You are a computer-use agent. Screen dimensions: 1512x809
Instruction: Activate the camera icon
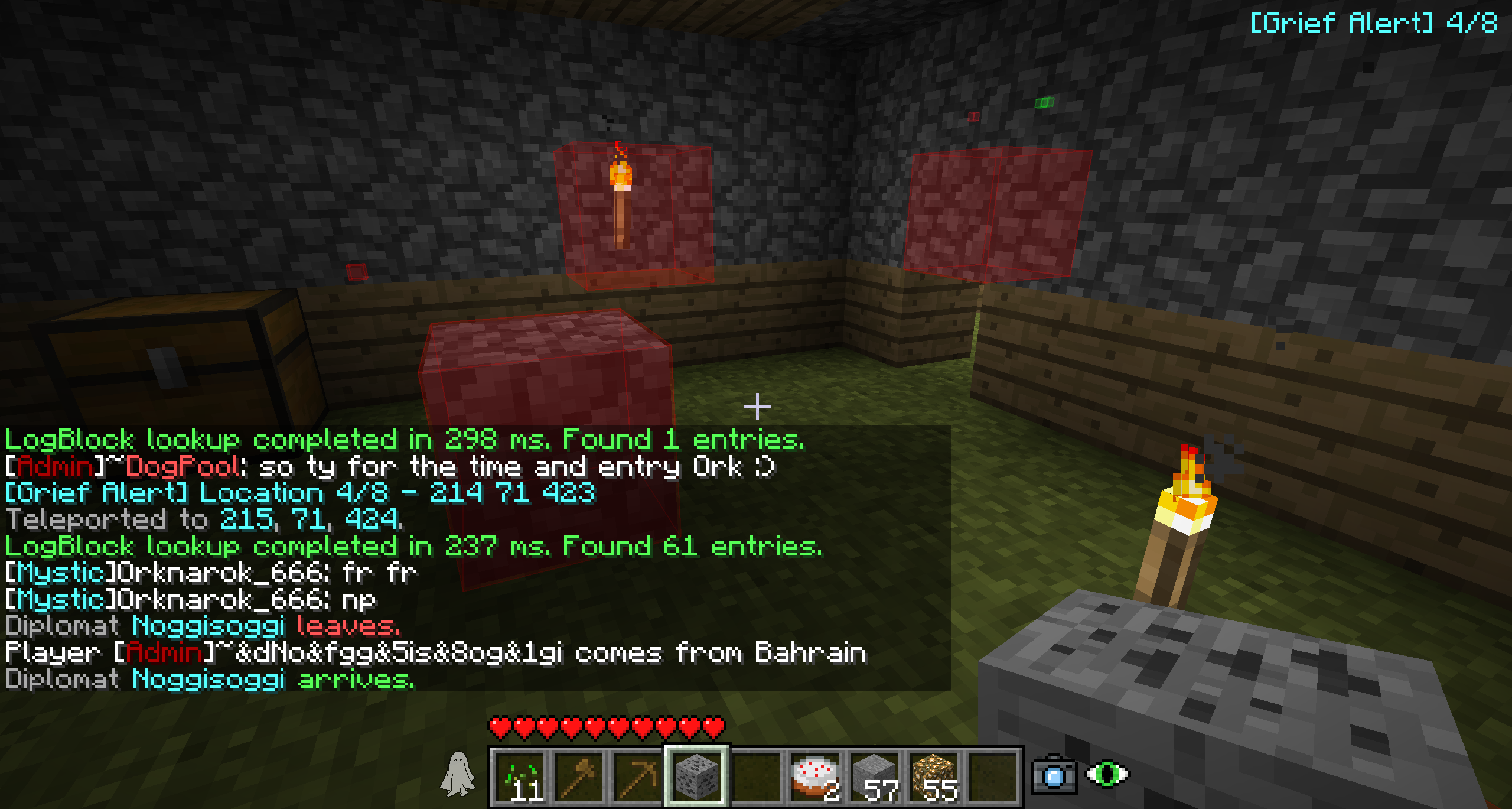[1054, 775]
